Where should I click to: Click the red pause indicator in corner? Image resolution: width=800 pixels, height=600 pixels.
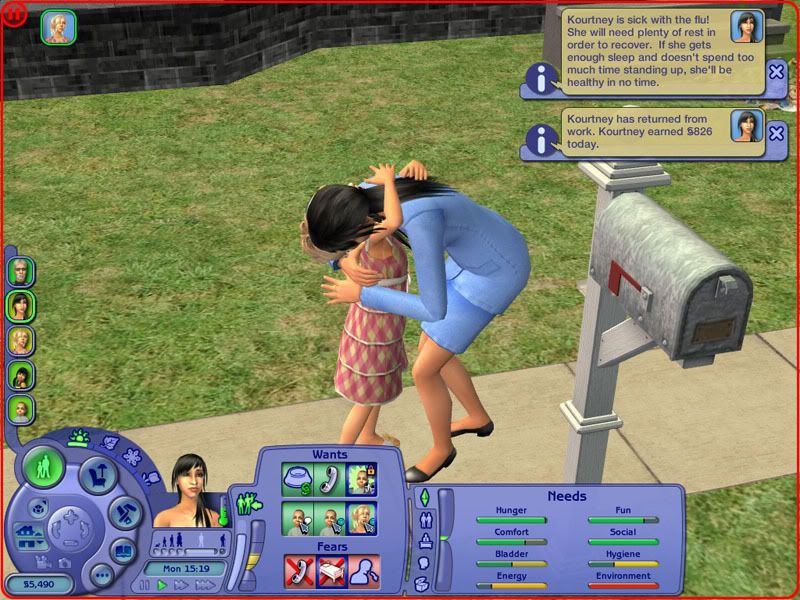coord(9,9)
